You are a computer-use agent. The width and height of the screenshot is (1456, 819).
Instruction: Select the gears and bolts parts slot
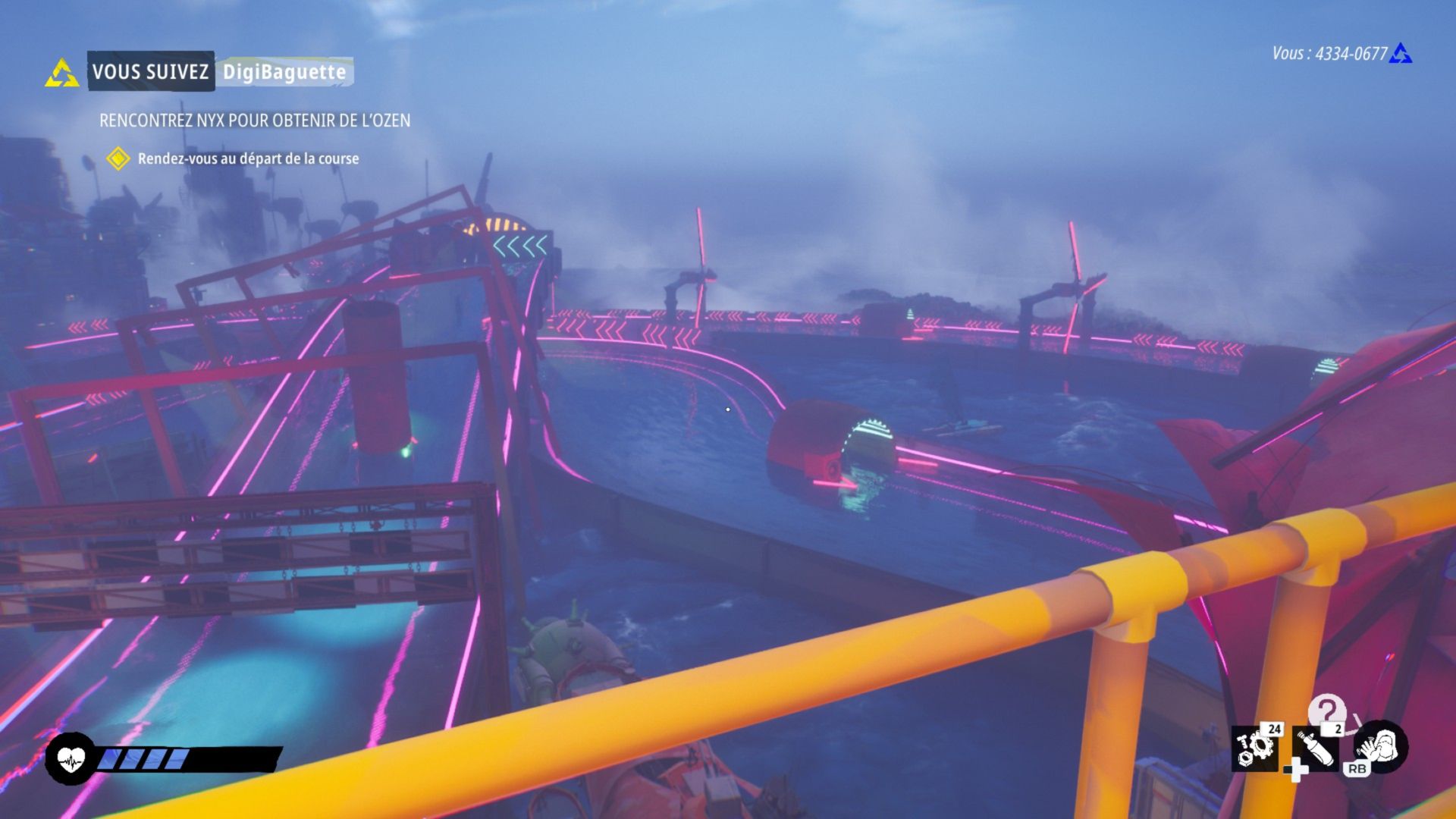[x=1254, y=748]
